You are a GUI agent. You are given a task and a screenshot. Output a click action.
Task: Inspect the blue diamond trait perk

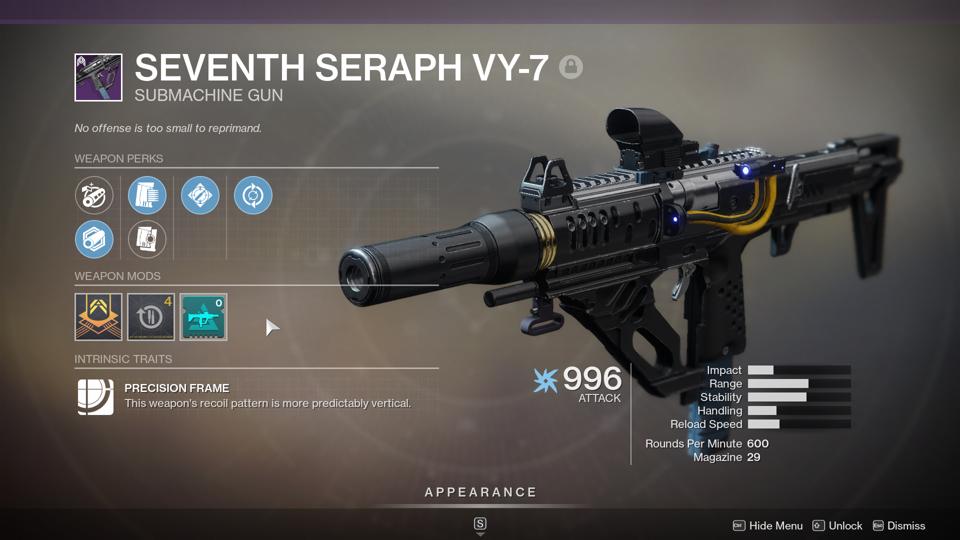point(200,195)
